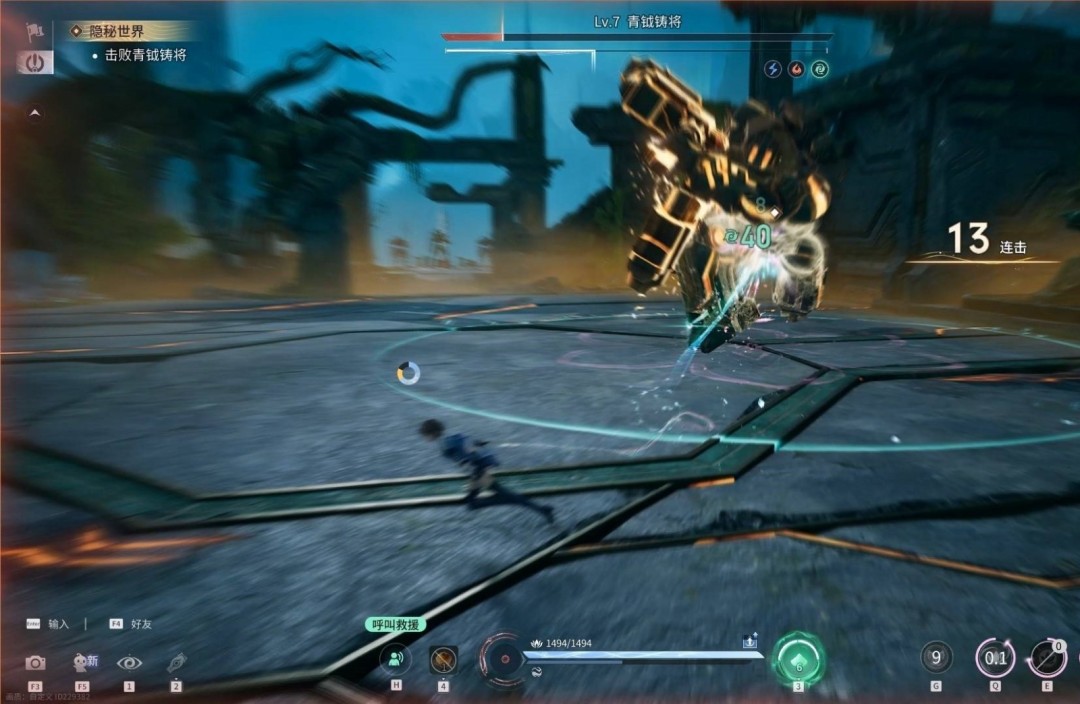The width and height of the screenshot is (1080, 704).
Task: Open the 输入 chat input
Action: pos(58,623)
